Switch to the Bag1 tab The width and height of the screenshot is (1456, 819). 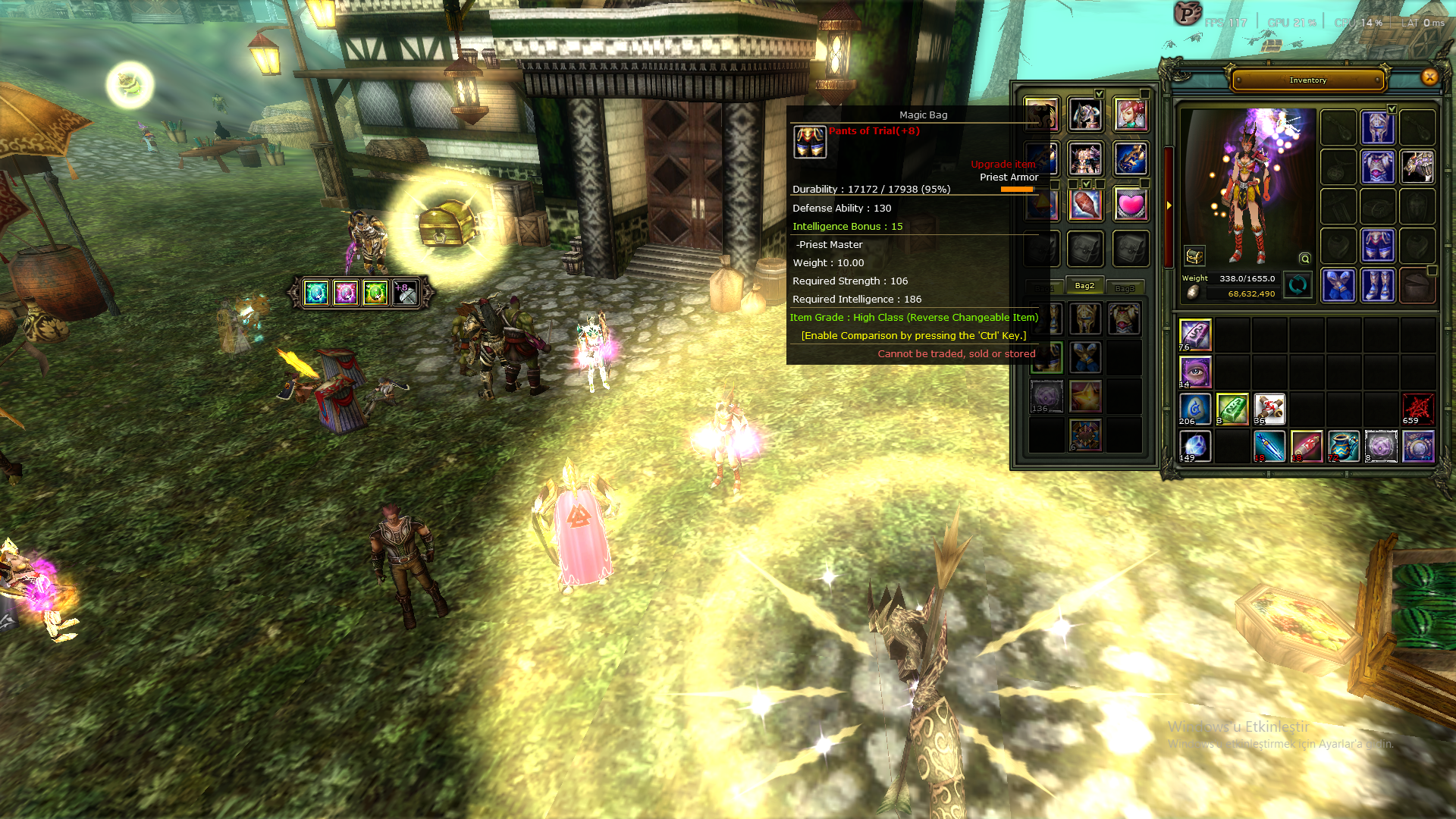coord(1045,287)
